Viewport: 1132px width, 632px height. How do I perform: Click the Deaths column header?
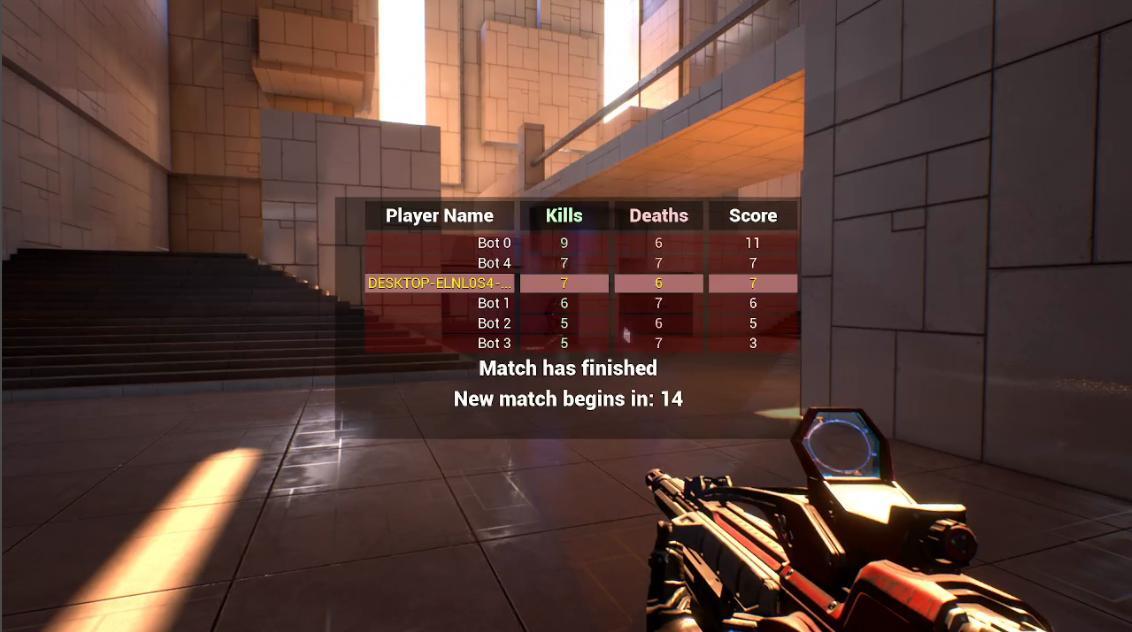[658, 215]
